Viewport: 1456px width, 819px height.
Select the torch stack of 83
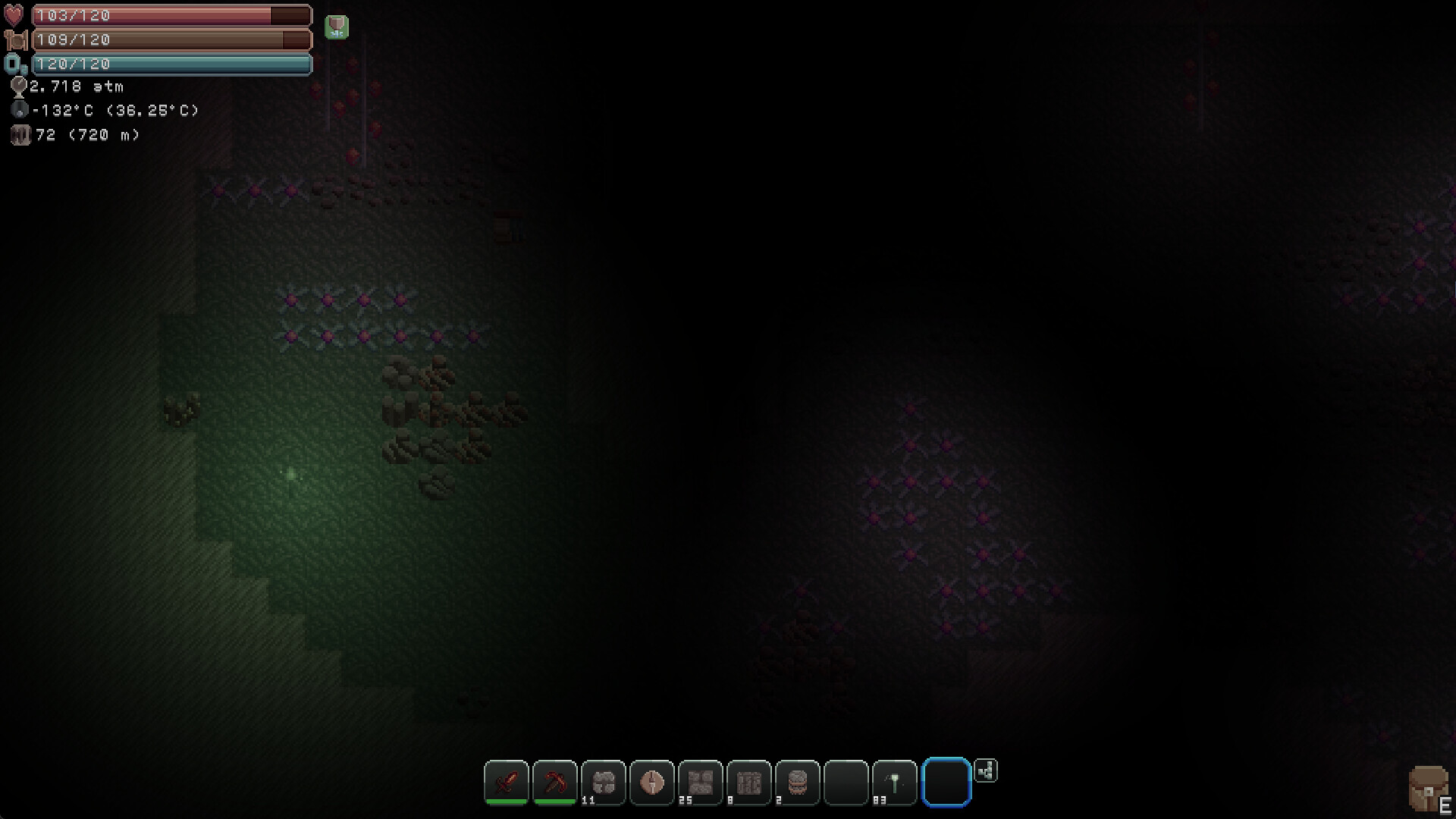[896, 783]
